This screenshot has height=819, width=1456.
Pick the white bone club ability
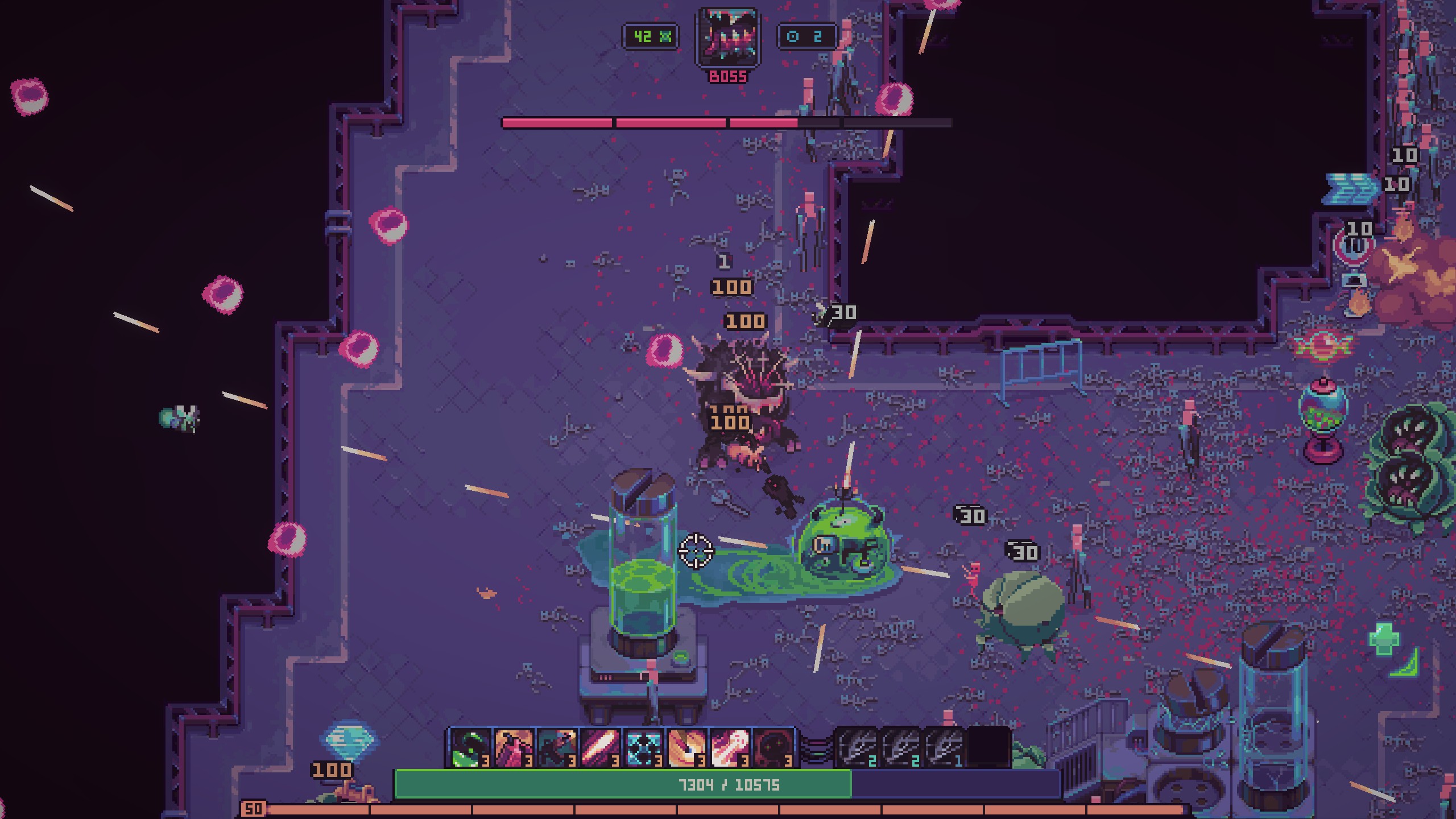730,747
